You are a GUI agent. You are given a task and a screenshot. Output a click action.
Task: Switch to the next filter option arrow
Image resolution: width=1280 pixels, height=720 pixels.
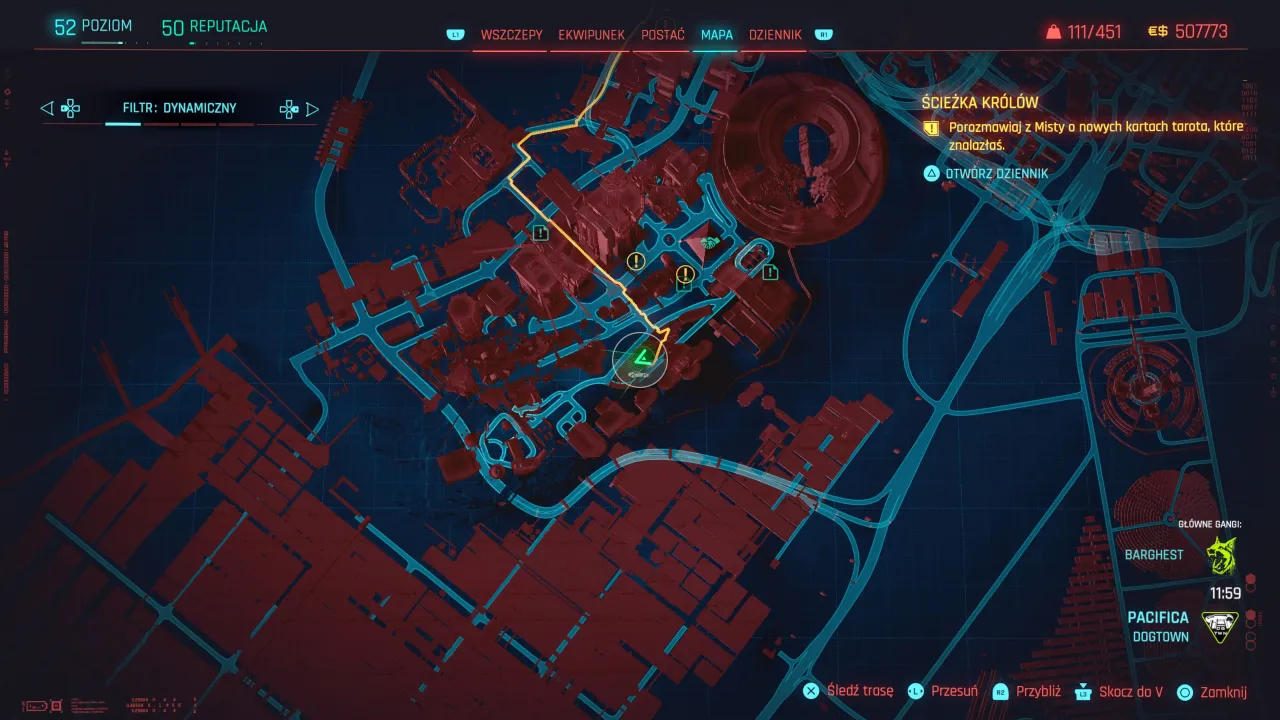point(313,108)
